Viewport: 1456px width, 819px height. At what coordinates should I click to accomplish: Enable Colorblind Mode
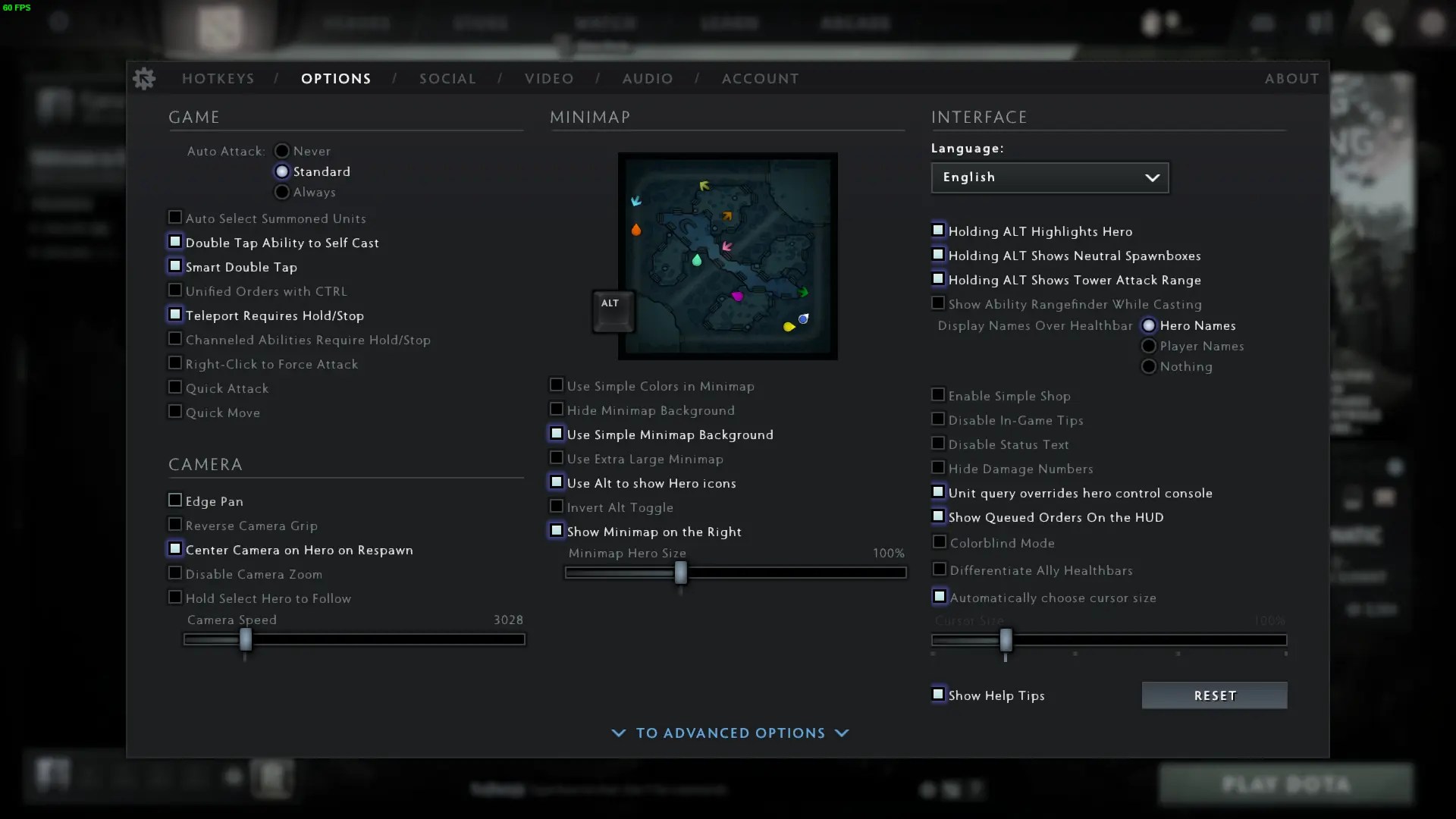[939, 543]
